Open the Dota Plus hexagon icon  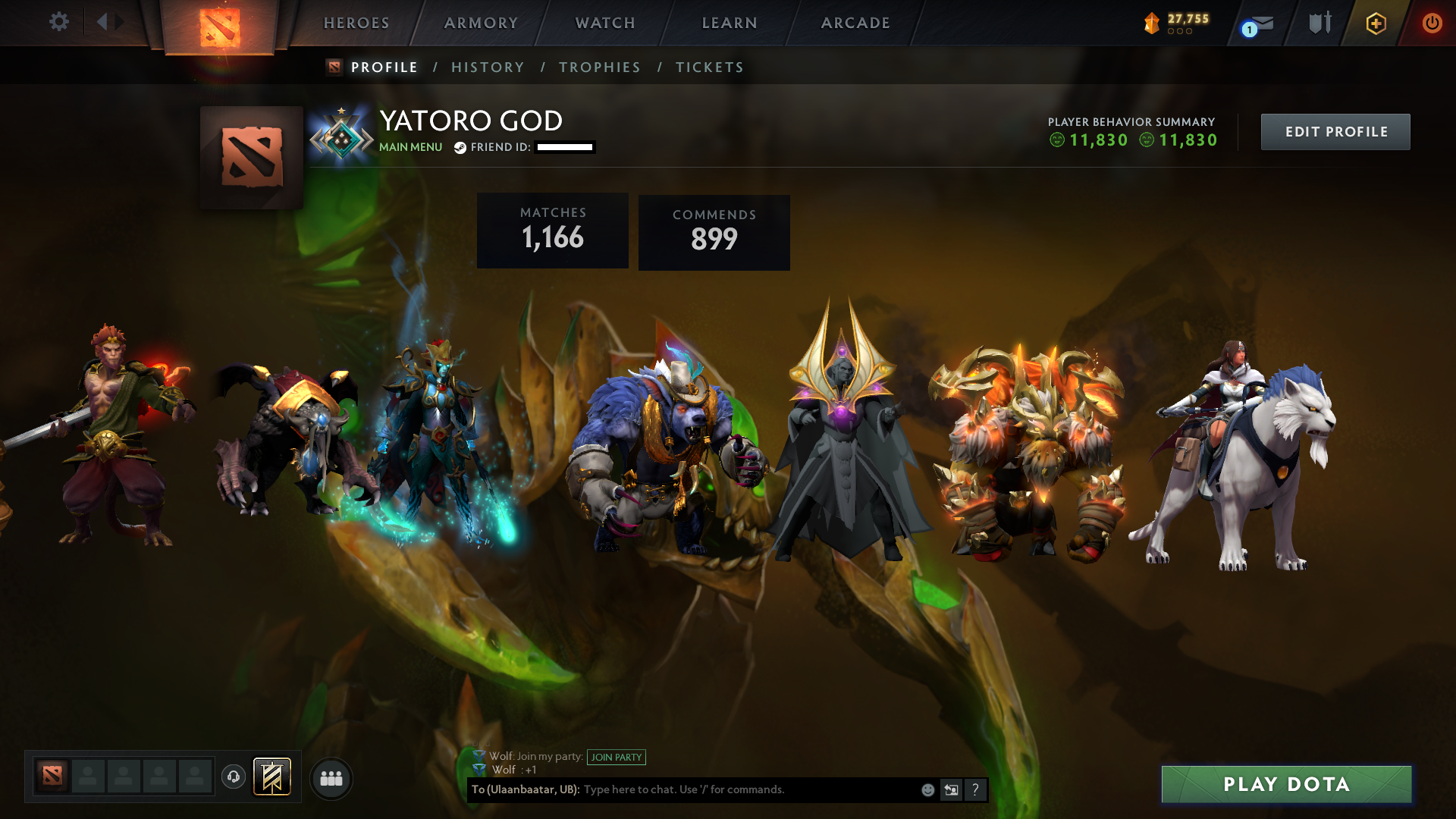click(x=1376, y=24)
